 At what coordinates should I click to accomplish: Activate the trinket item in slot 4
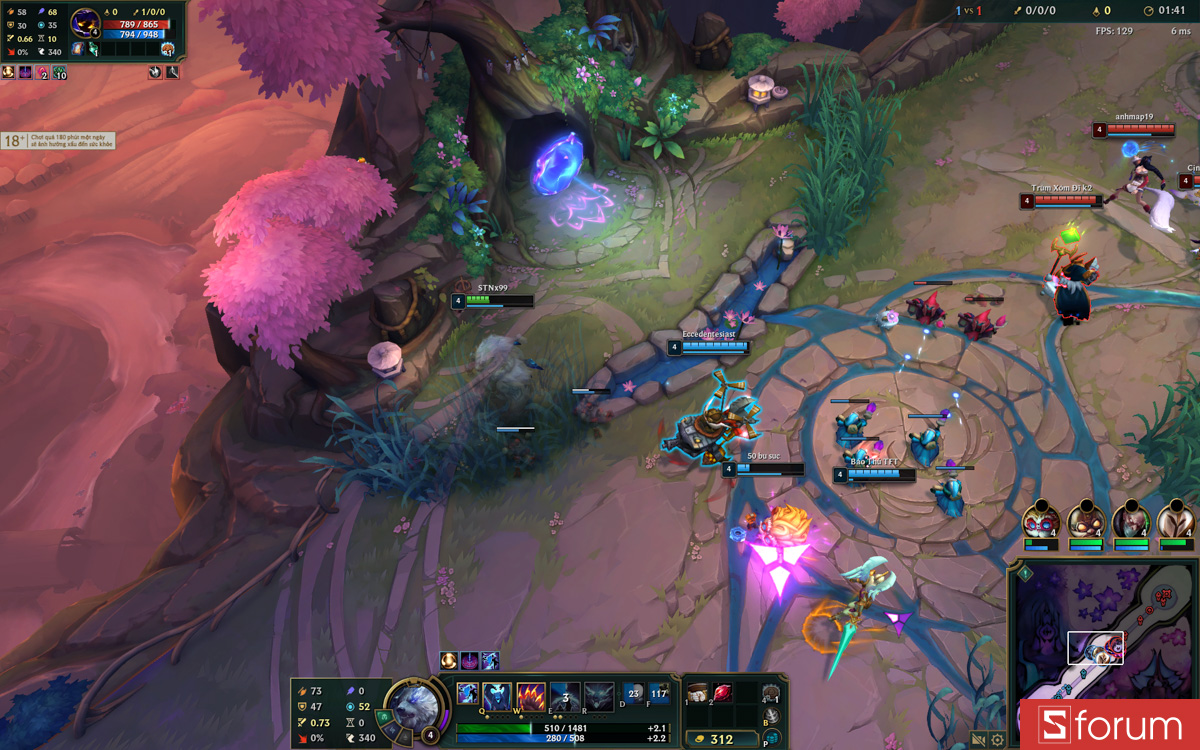click(x=770, y=693)
